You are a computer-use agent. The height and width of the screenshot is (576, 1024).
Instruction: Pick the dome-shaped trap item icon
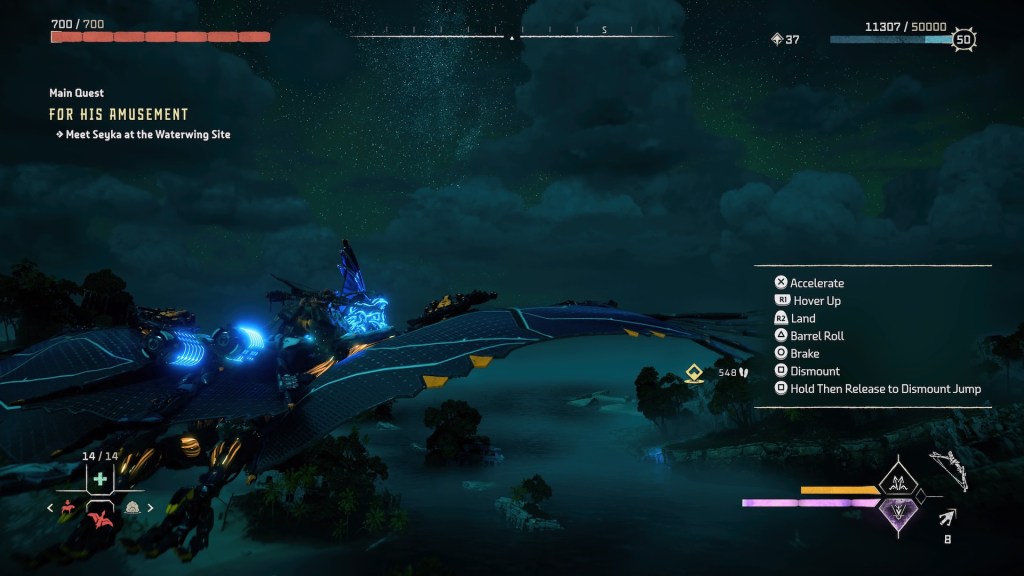coord(132,507)
